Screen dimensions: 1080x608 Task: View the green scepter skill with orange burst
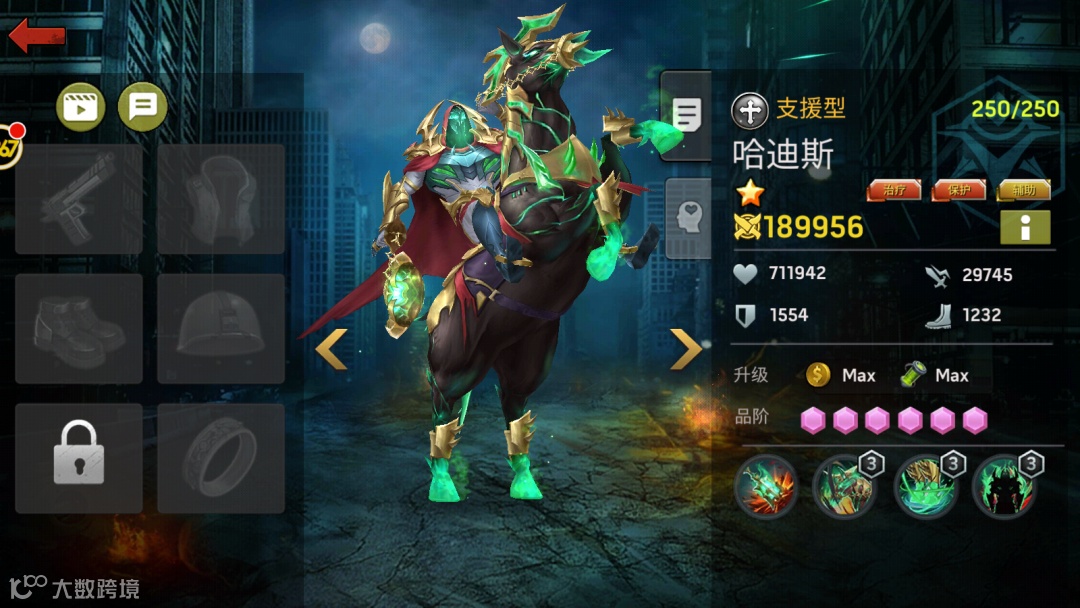pyautogui.click(x=766, y=487)
